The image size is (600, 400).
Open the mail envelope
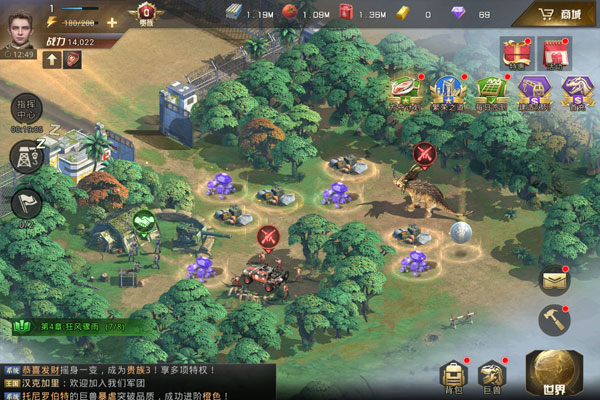553,282
